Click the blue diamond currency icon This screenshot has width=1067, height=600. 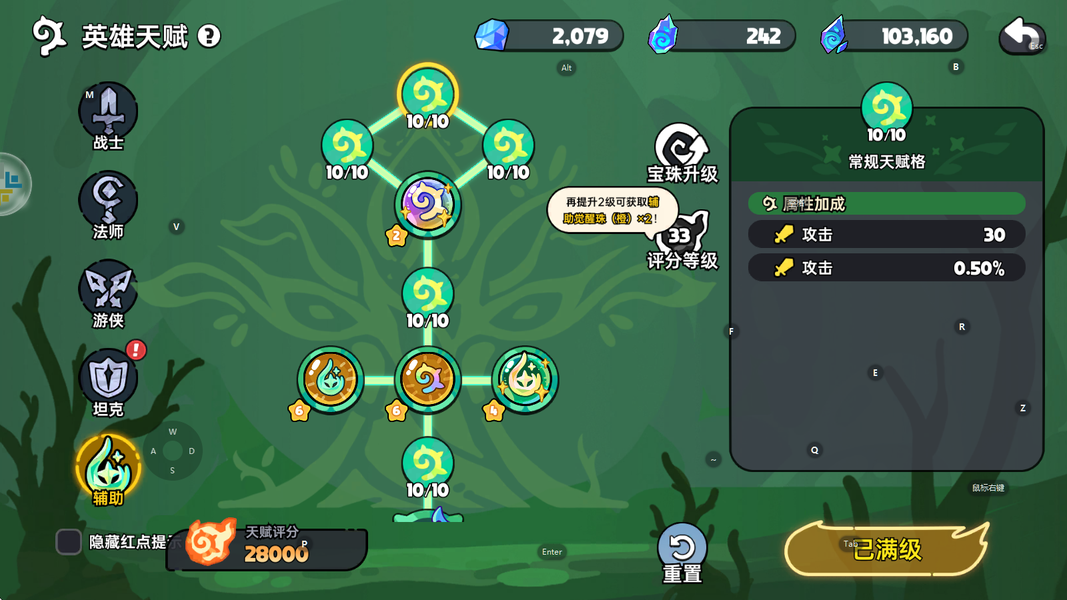click(491, 36)
